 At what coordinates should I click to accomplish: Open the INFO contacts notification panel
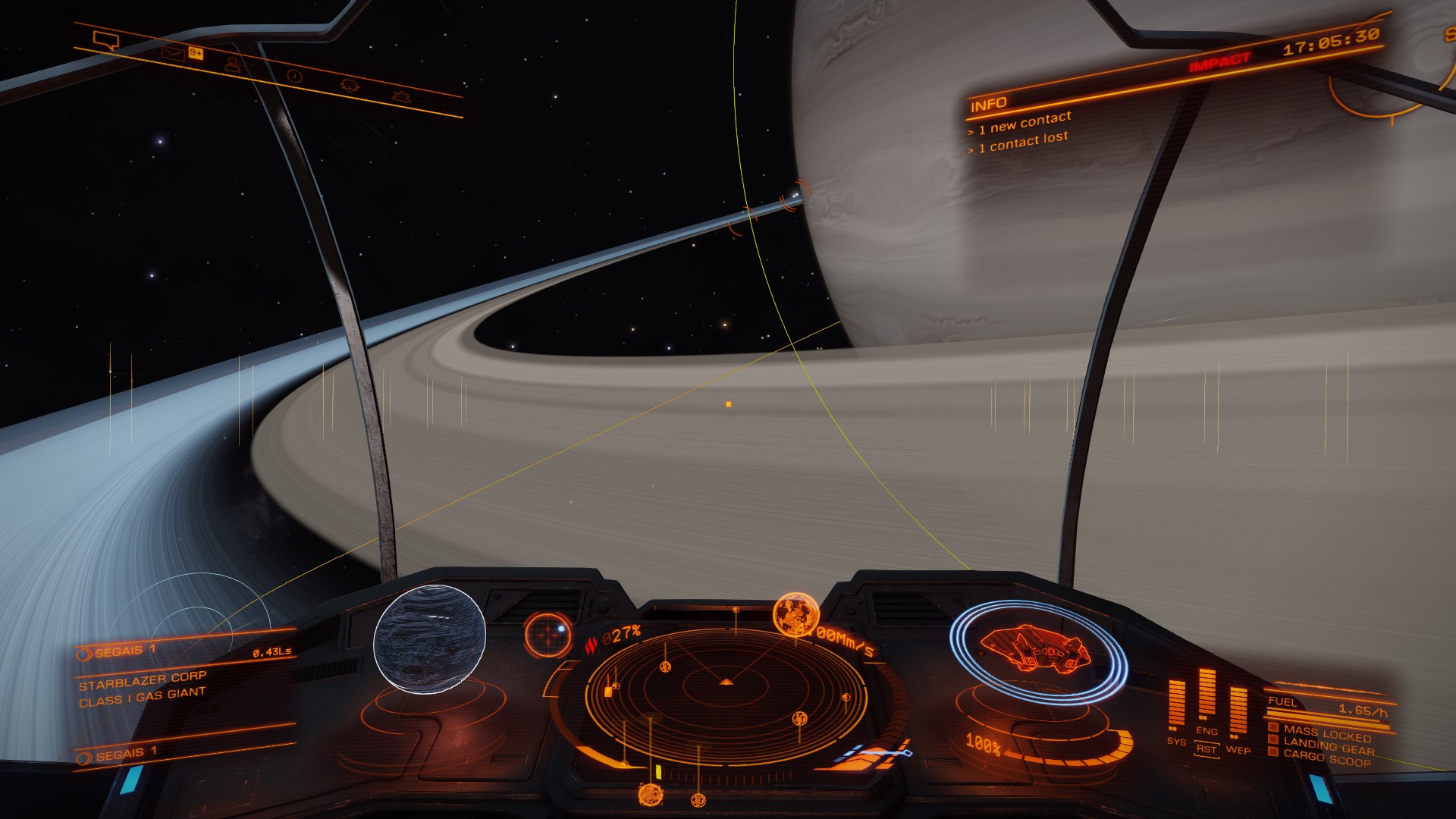(x=1020, y=124)
